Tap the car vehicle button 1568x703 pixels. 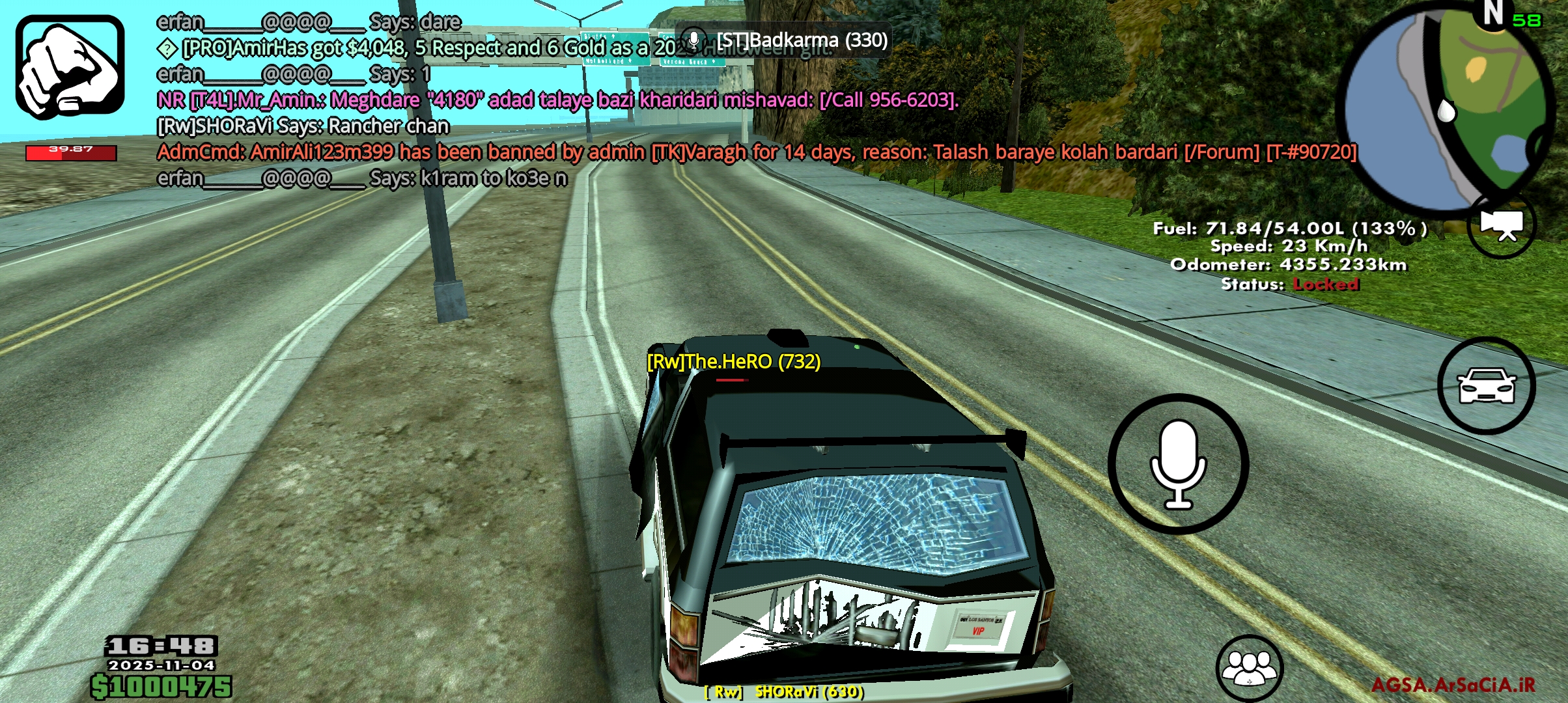click(1486, 386)
